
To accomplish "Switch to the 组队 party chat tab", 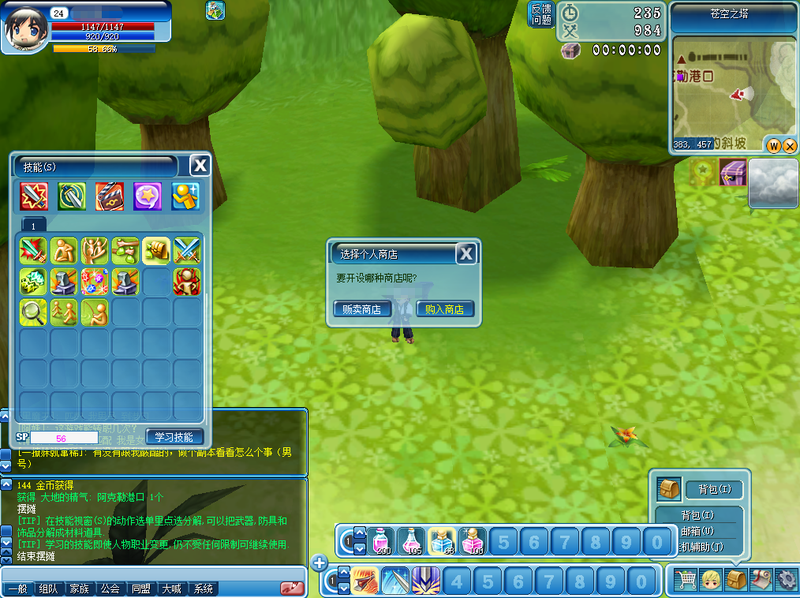I will pos(47,589).
